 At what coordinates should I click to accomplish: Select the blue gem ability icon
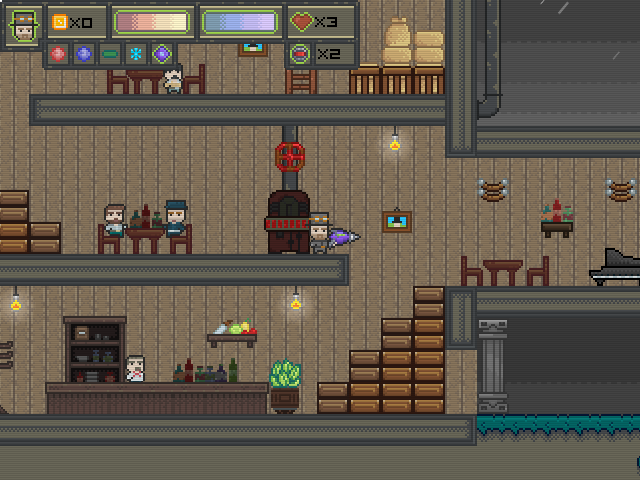pos(84,54)
